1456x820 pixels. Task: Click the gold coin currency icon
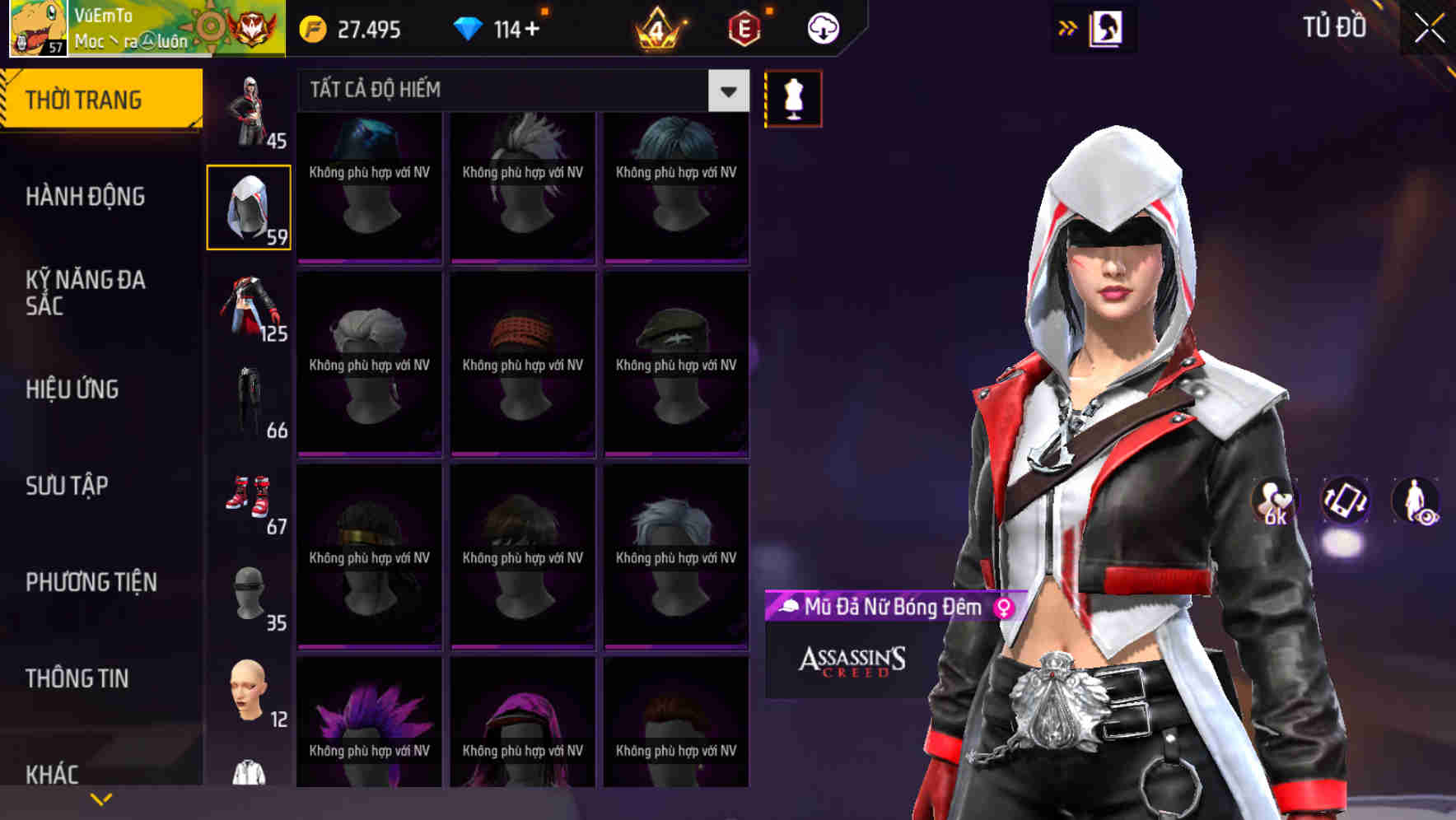pos(311,28)
